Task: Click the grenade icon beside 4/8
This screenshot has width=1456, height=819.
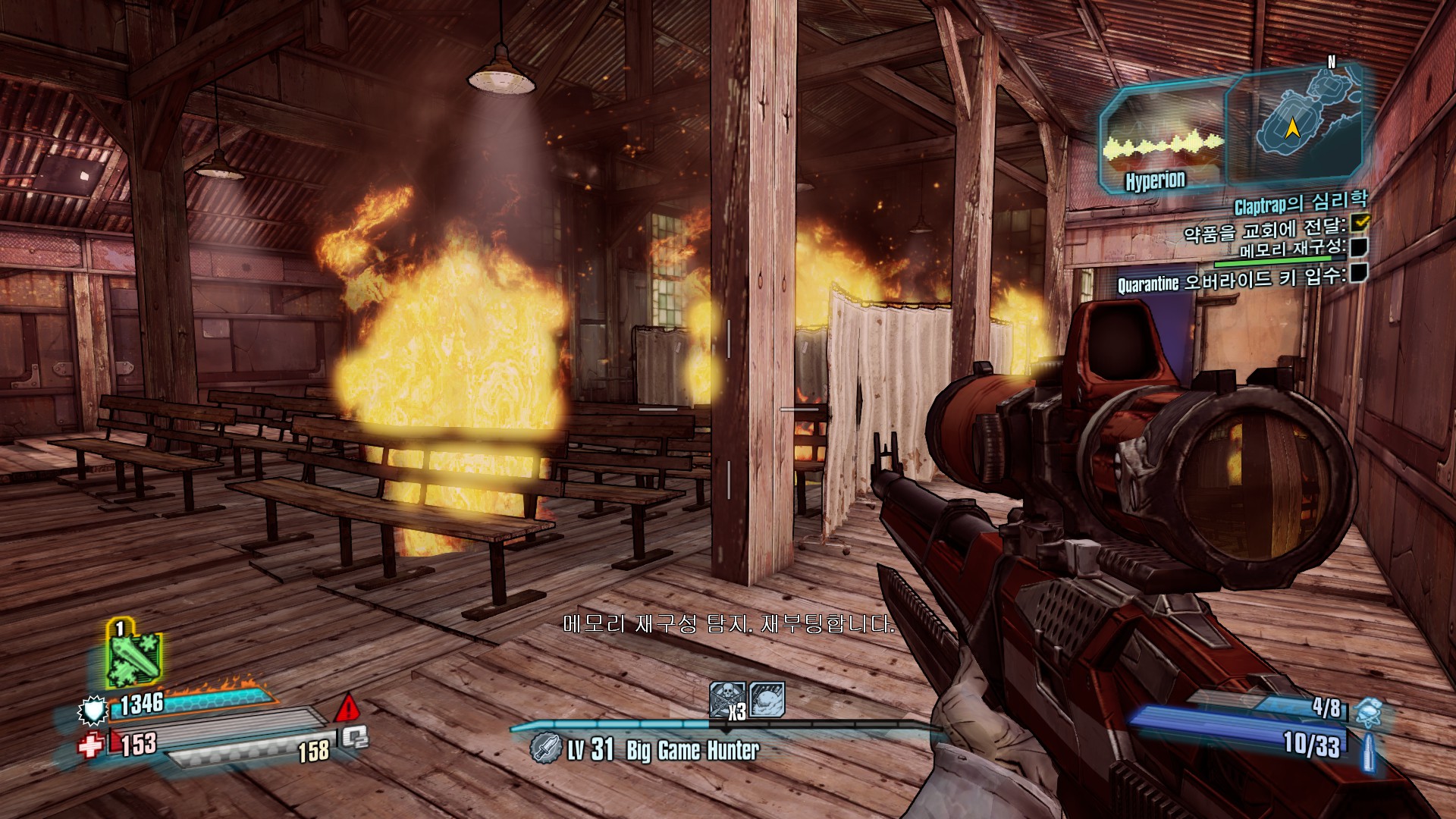Action: pyautogui.click(x=1367, y=712)
